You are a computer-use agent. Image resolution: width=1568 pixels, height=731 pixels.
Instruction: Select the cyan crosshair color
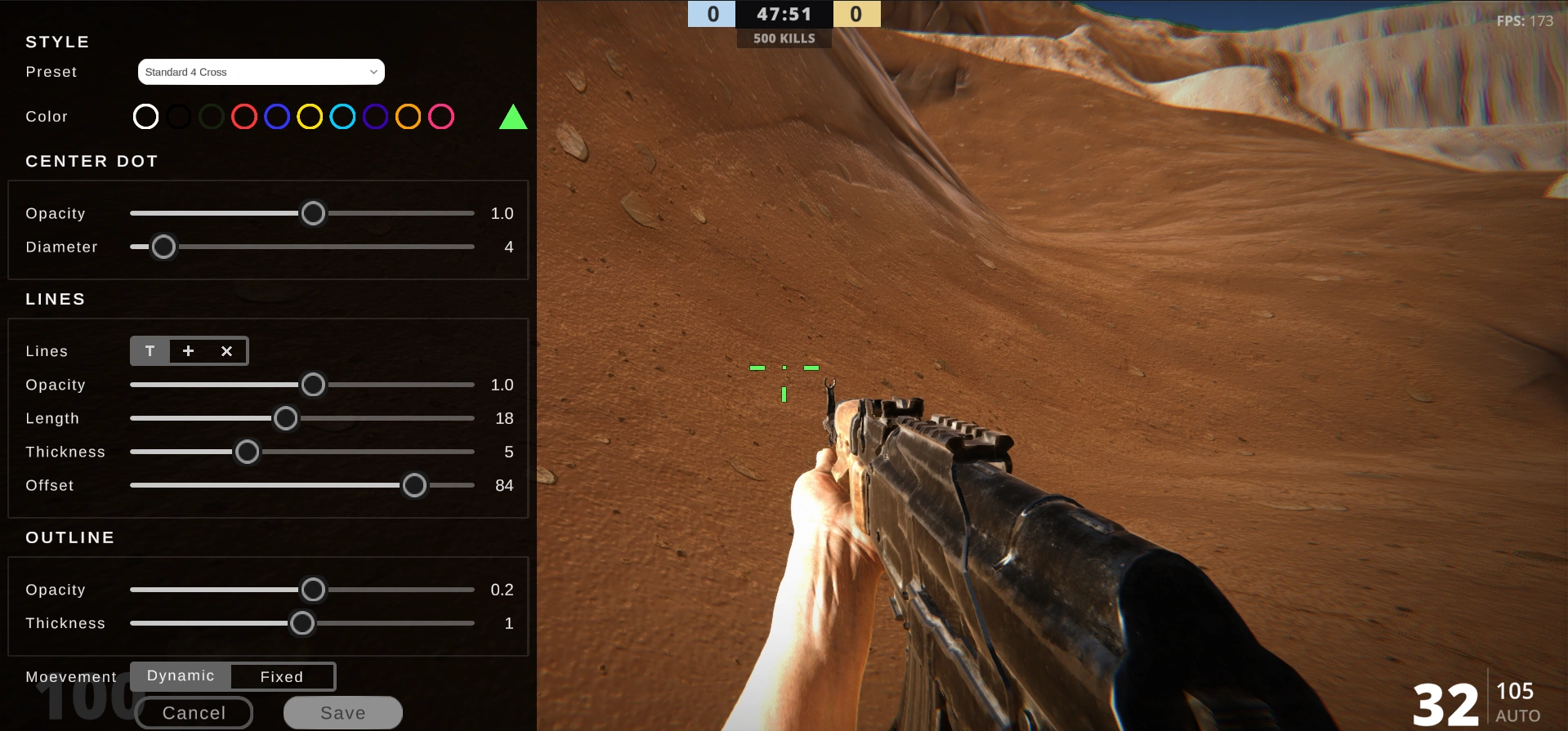click(342, 116)
